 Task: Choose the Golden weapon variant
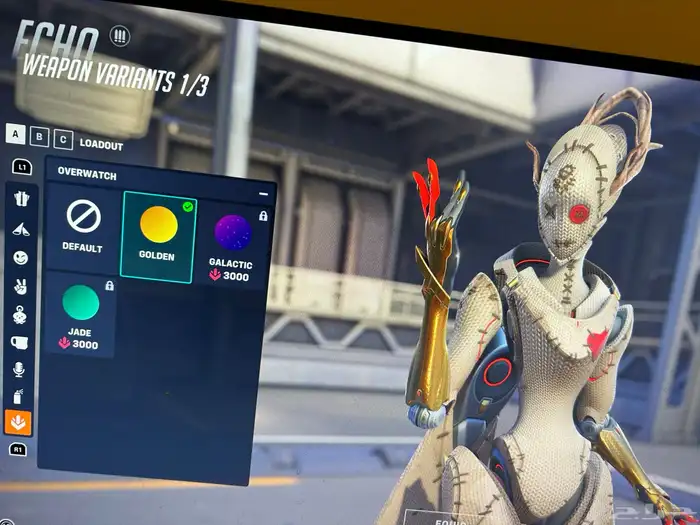[158, 231]
